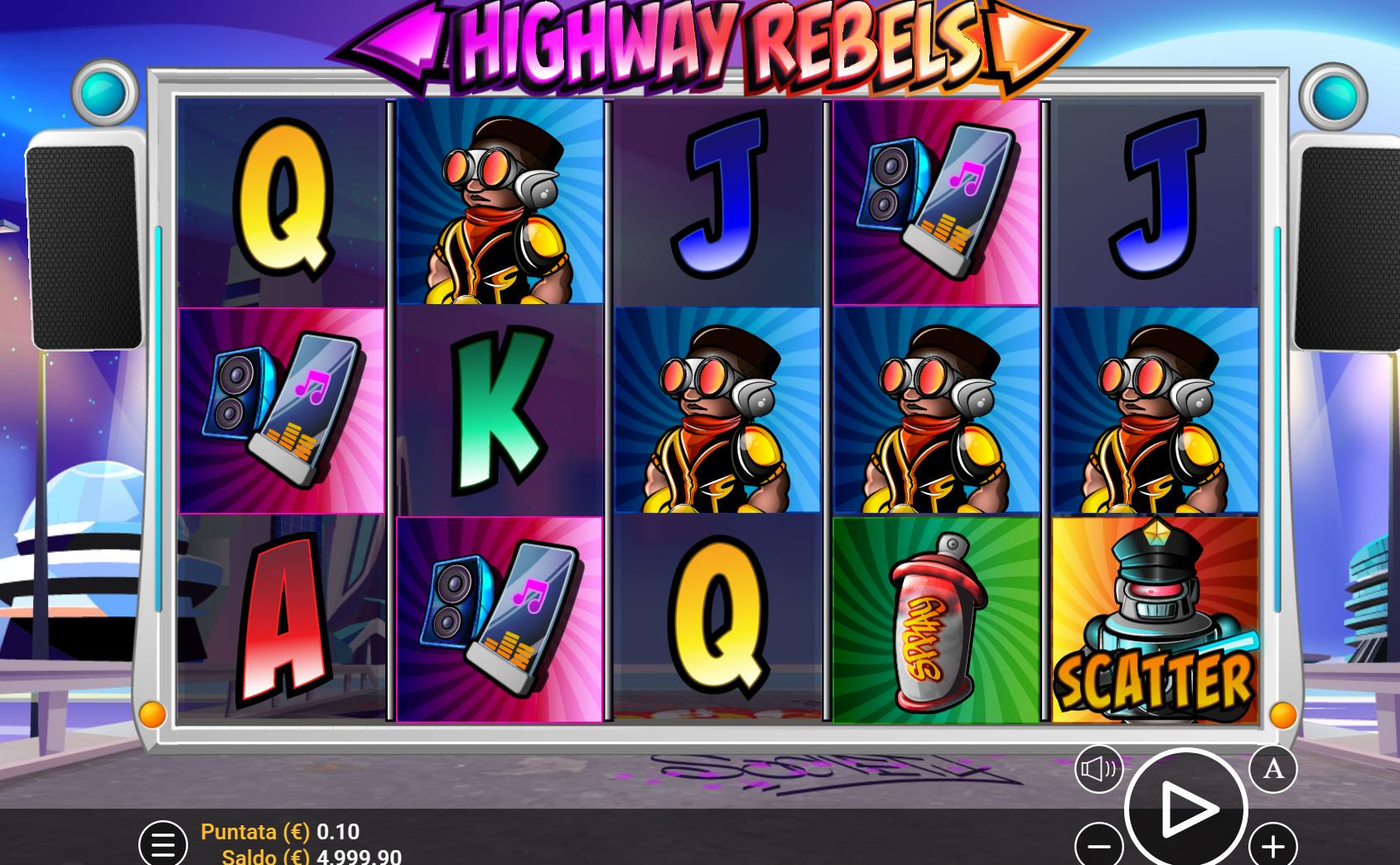Decrease the bet with the minus button

pos(1099,846)
